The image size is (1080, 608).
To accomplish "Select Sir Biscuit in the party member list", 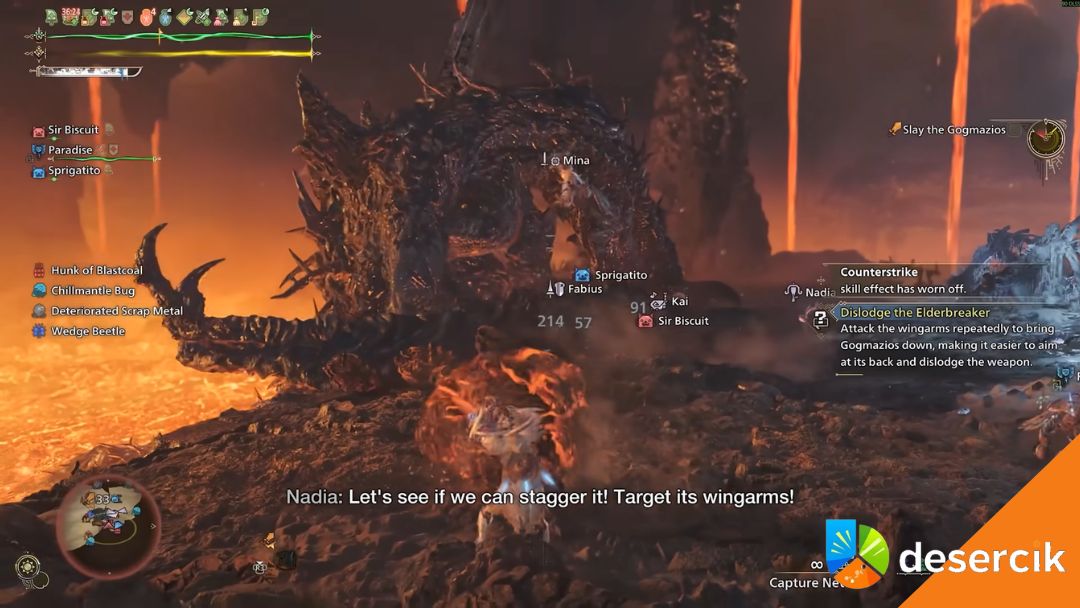I will coord(73,130).
